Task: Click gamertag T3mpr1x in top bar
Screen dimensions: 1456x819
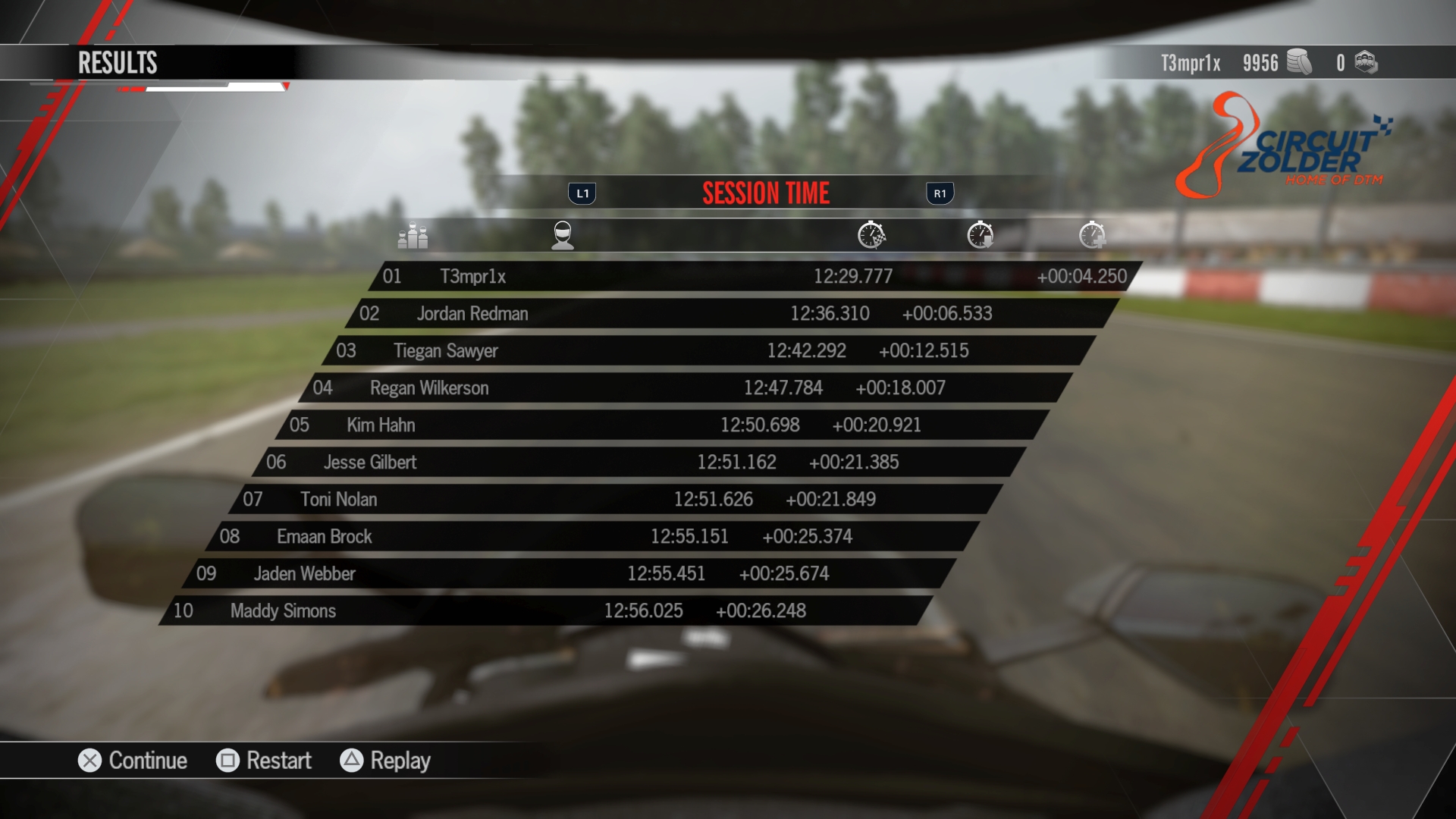Action: coord(1191,64)
